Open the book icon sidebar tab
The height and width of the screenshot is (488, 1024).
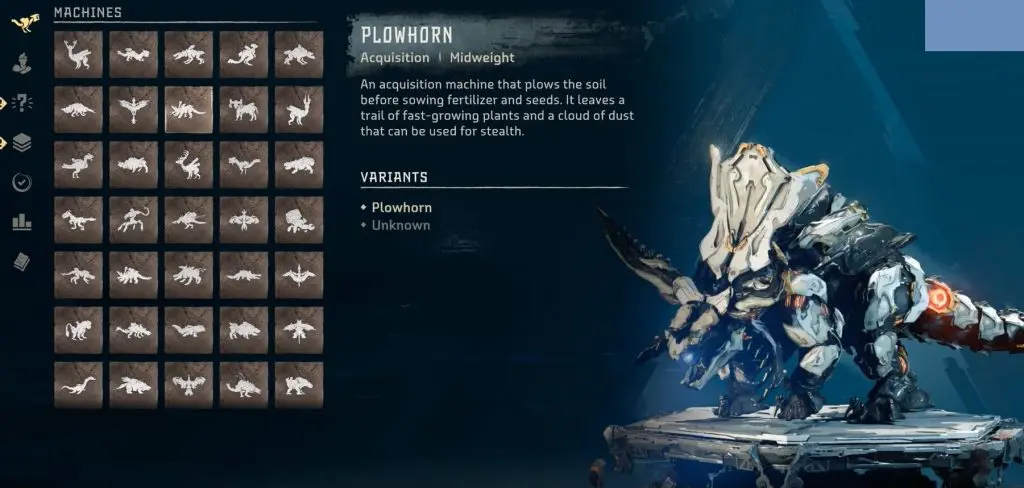pos(22,262)
